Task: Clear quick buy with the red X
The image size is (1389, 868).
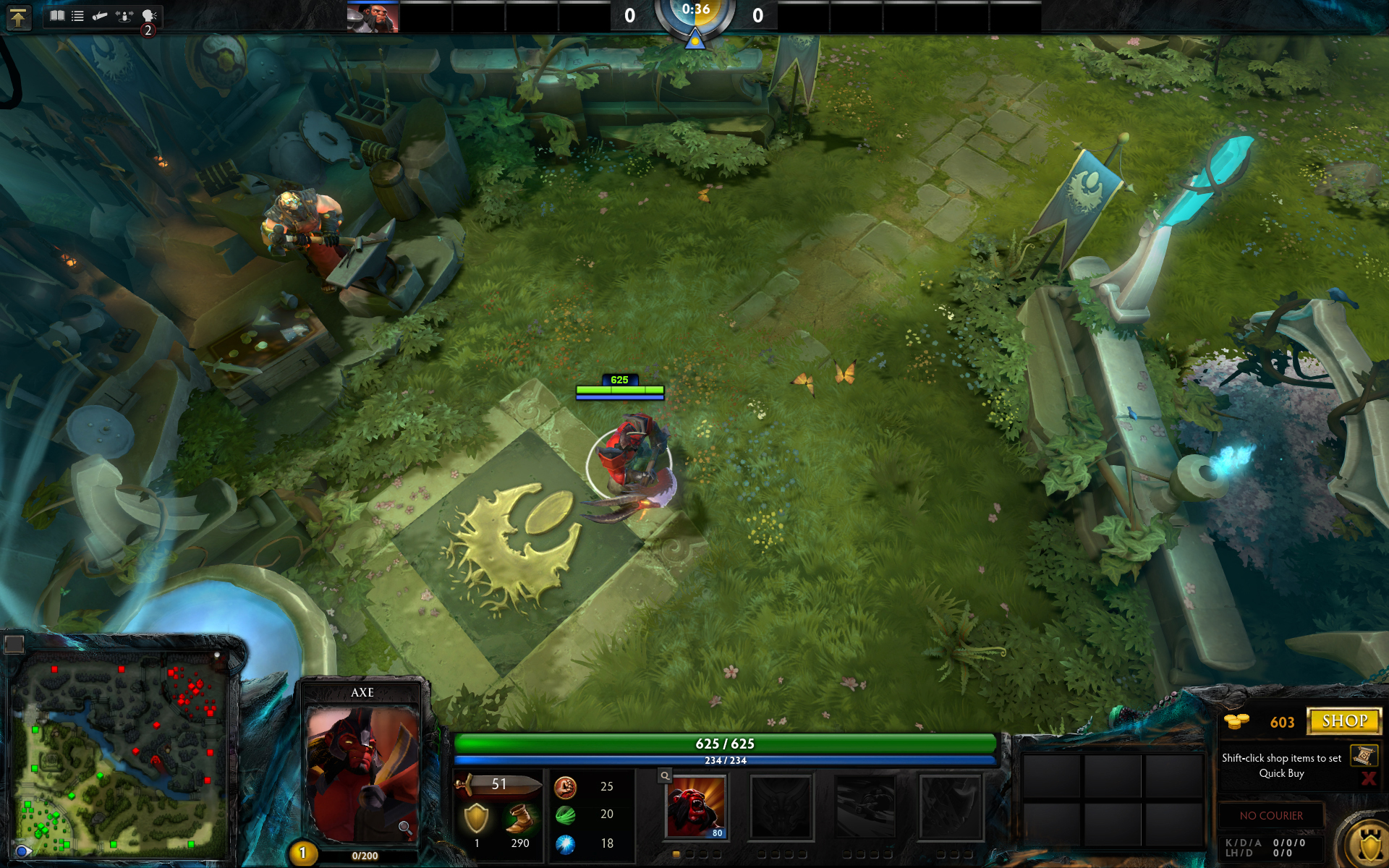Action: pos(1368,778)
